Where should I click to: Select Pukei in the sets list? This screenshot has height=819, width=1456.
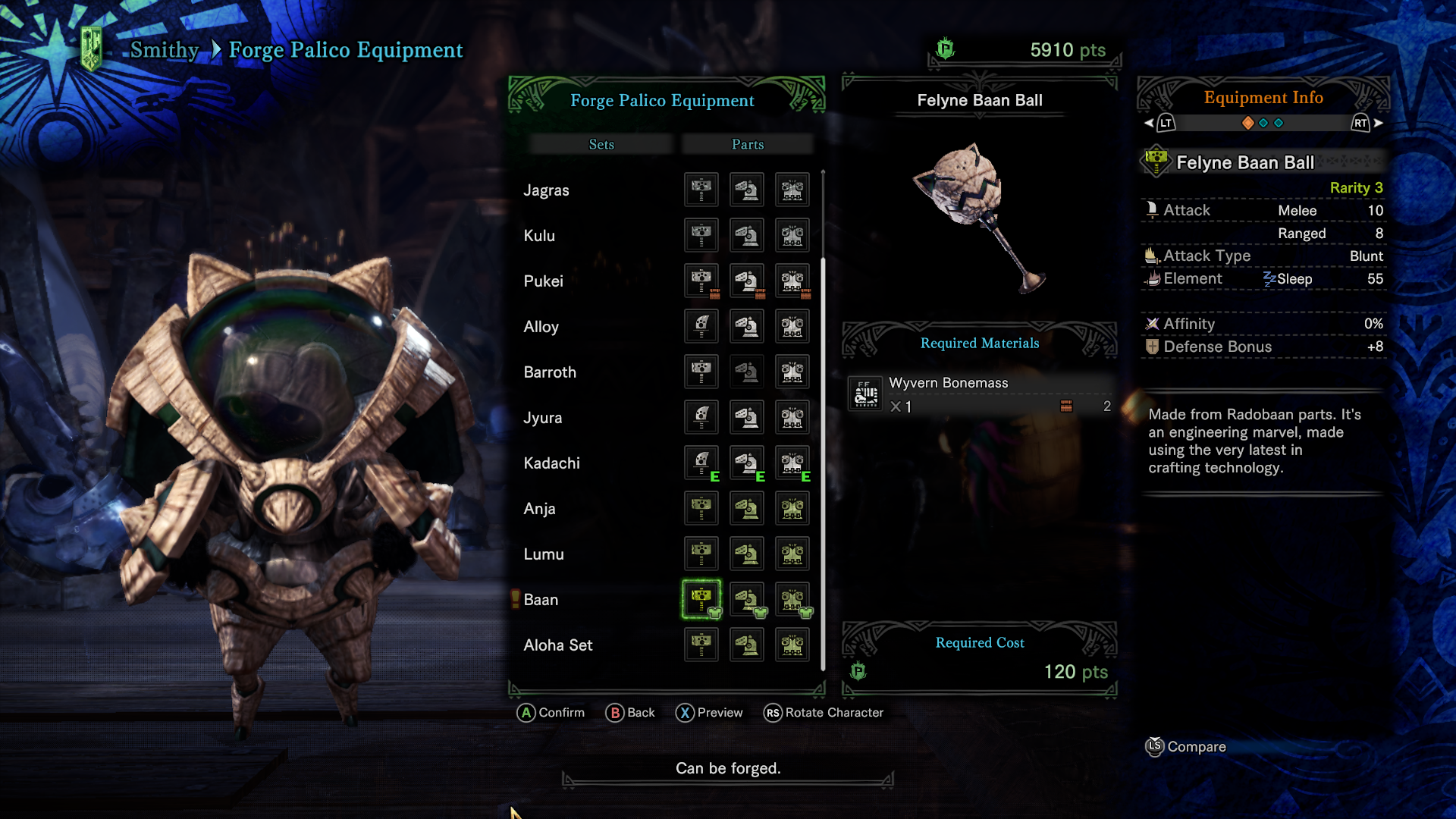(543, 281)
